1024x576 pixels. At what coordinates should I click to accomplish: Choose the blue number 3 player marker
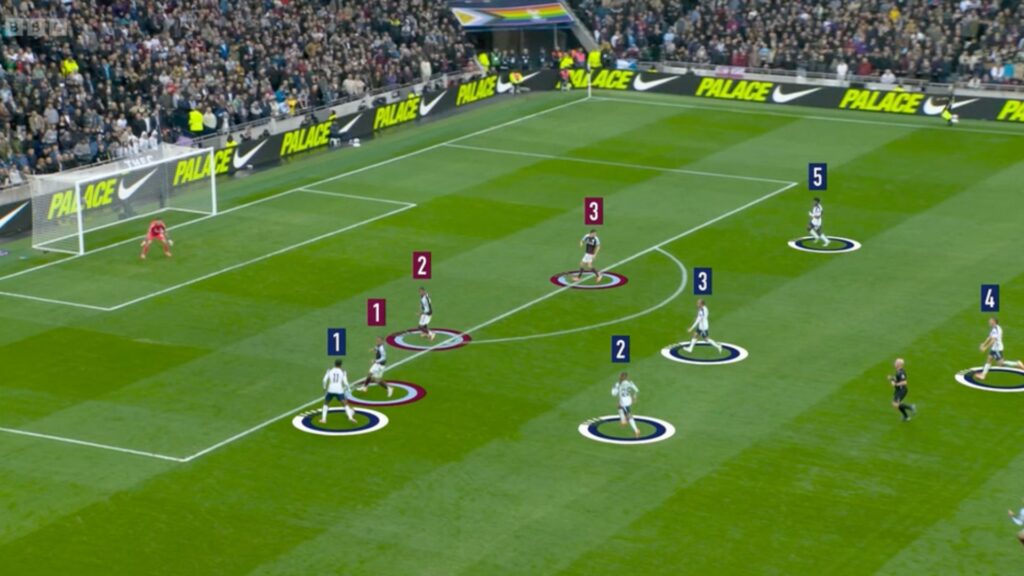703,281
